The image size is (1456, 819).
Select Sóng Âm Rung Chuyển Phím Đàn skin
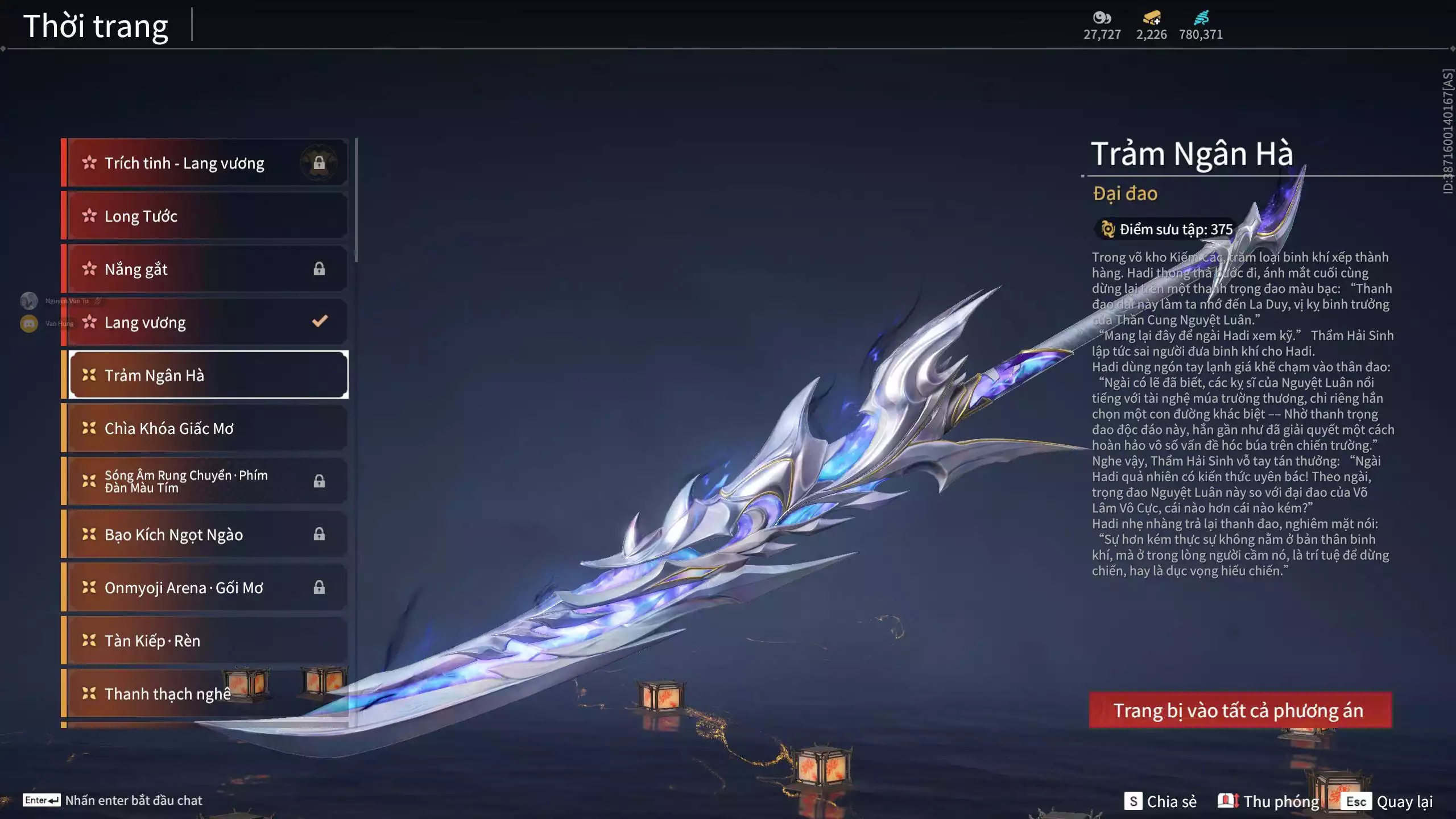click(x=207, y=481)
